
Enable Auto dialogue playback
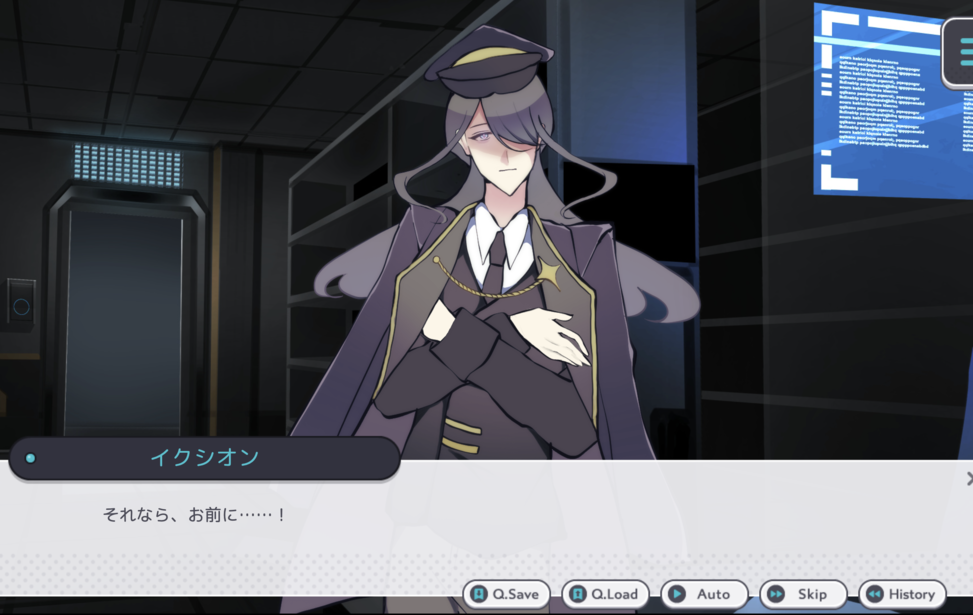coord(704,594)
